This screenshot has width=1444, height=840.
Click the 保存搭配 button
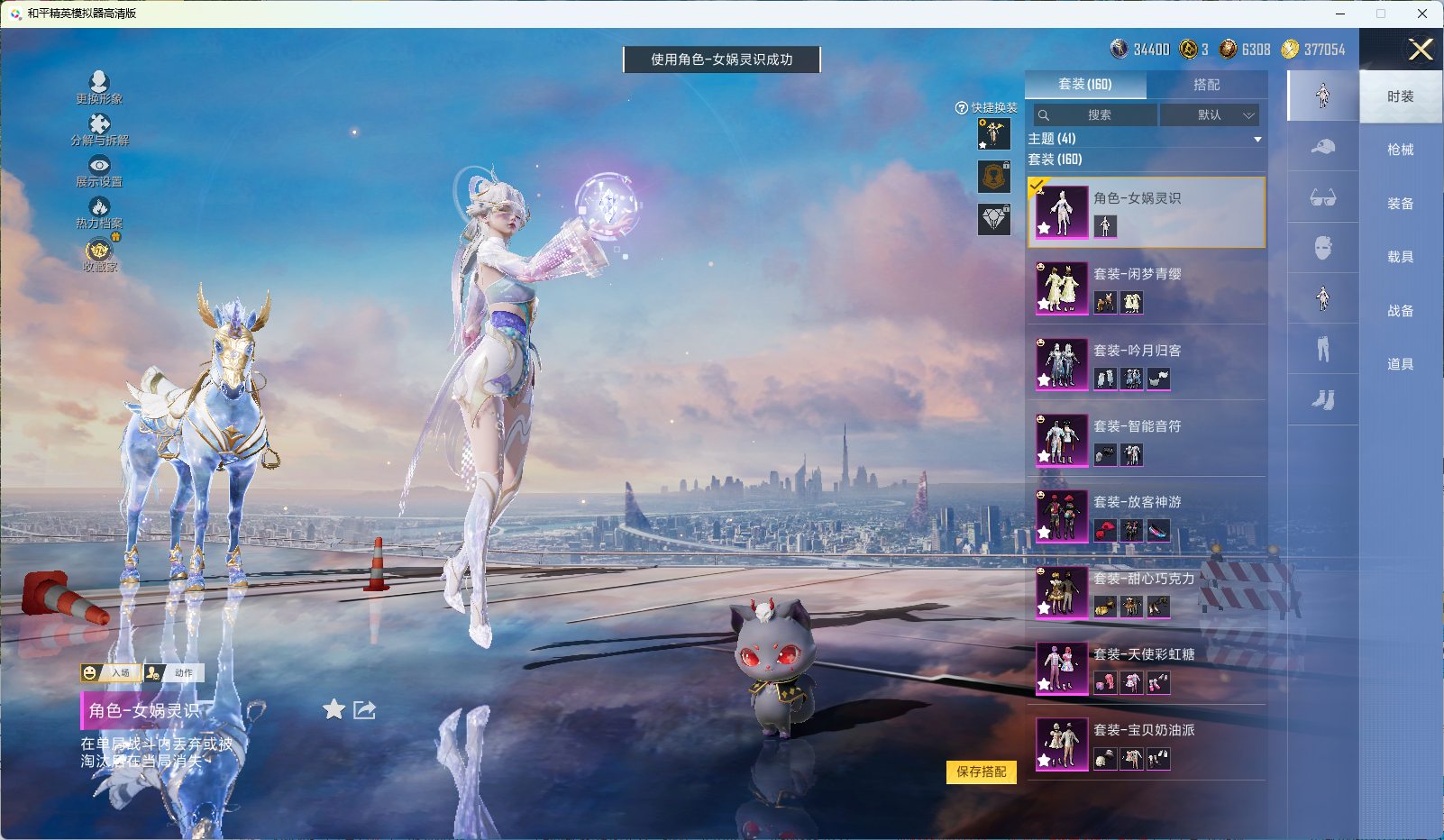click(x=981, y=772)
